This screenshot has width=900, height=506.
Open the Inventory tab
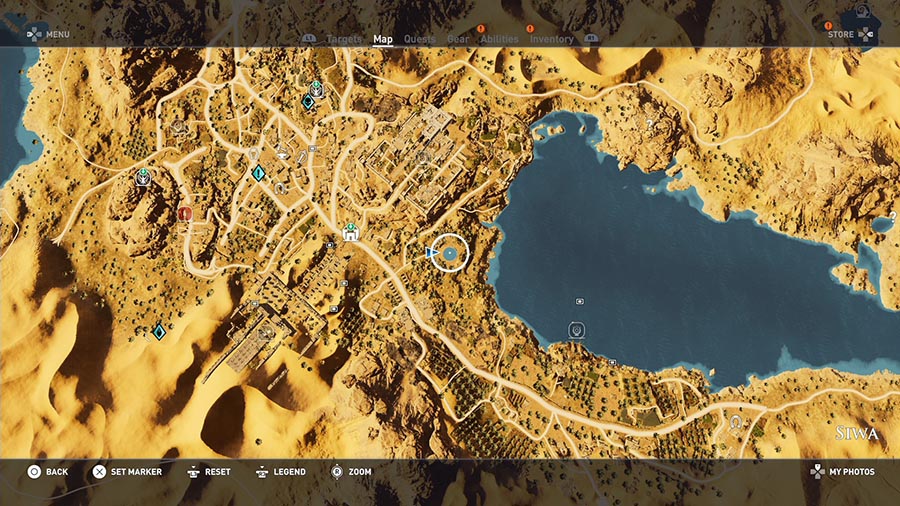tap(551, 40)
